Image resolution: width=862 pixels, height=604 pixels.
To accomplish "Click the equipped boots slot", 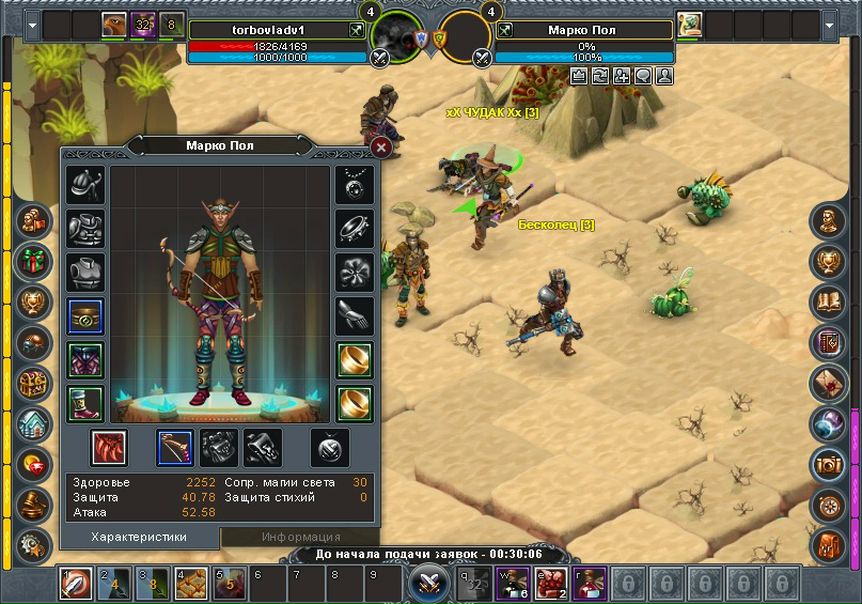I will pyautogui.click(x=85, y=402).
